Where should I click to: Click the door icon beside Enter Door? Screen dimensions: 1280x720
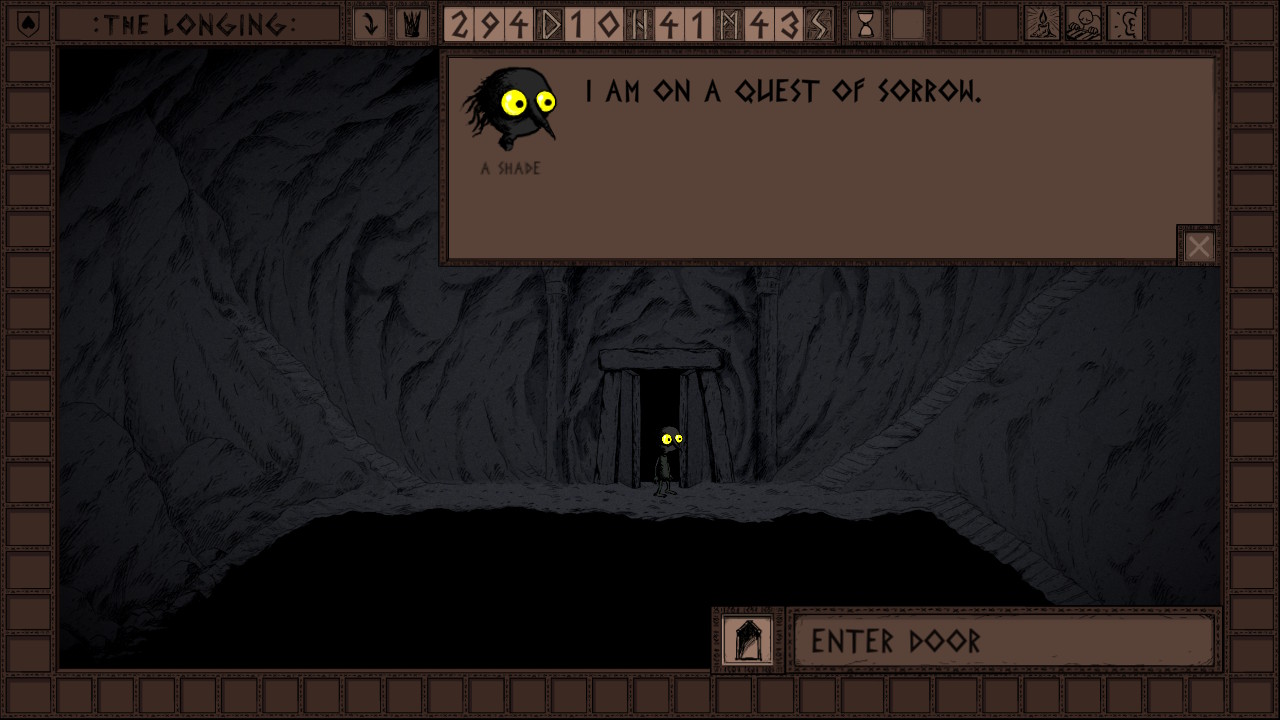[748, 640]
